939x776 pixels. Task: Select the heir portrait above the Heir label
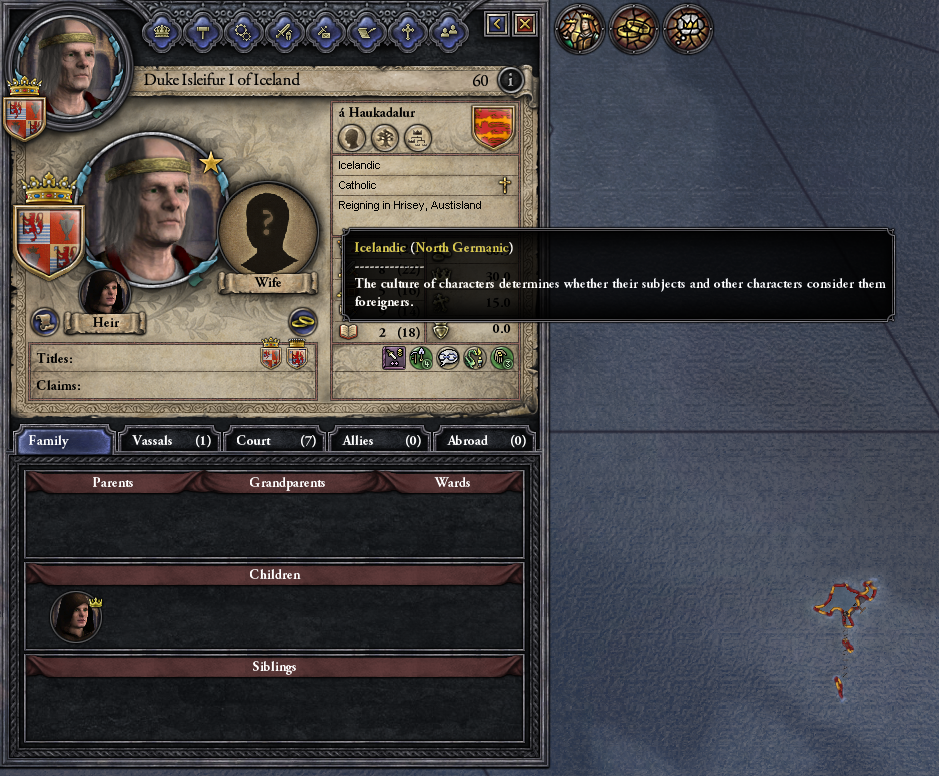click(x=105, y=294)
